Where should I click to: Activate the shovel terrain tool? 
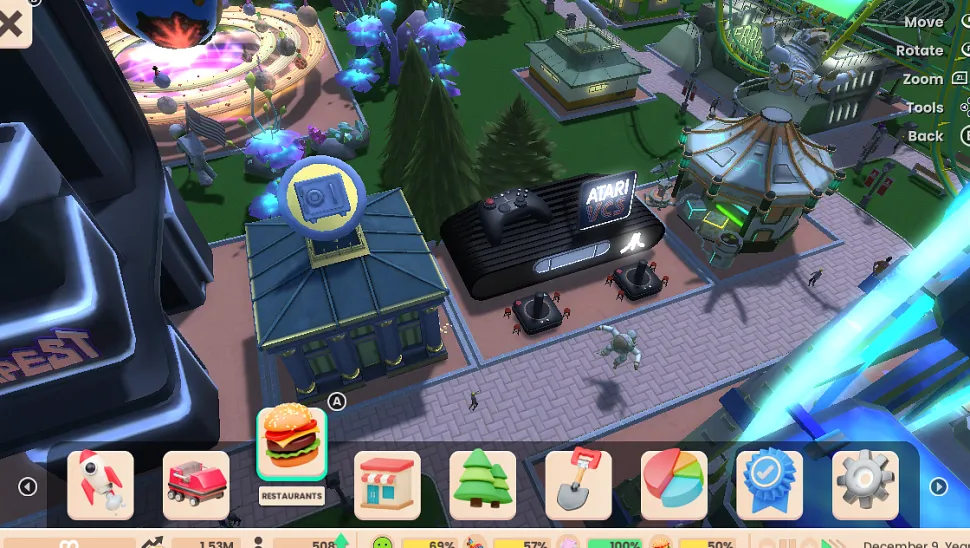click(x=578, y=485)
